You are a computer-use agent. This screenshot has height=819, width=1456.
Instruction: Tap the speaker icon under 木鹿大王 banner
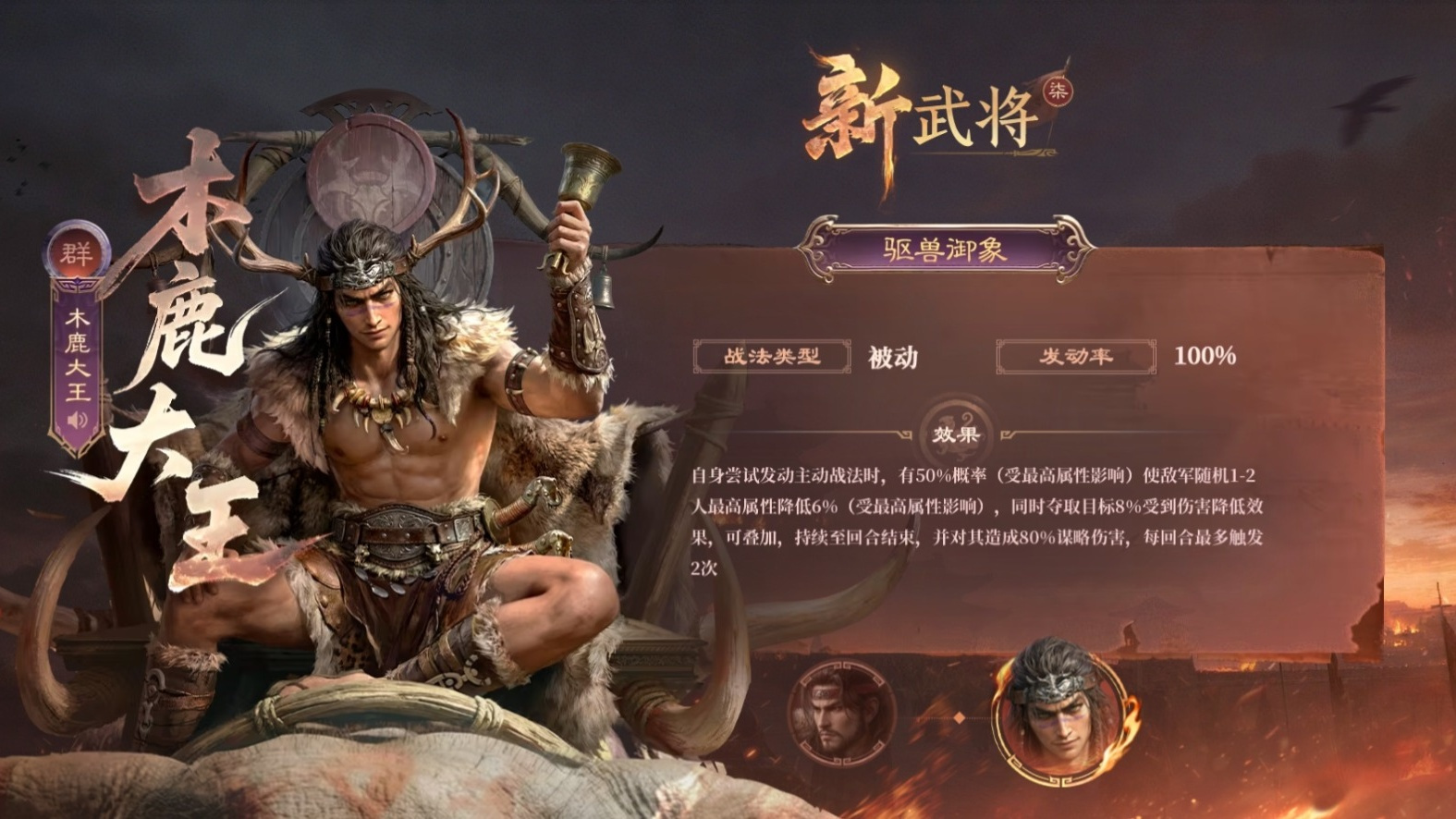click(76, 421)
